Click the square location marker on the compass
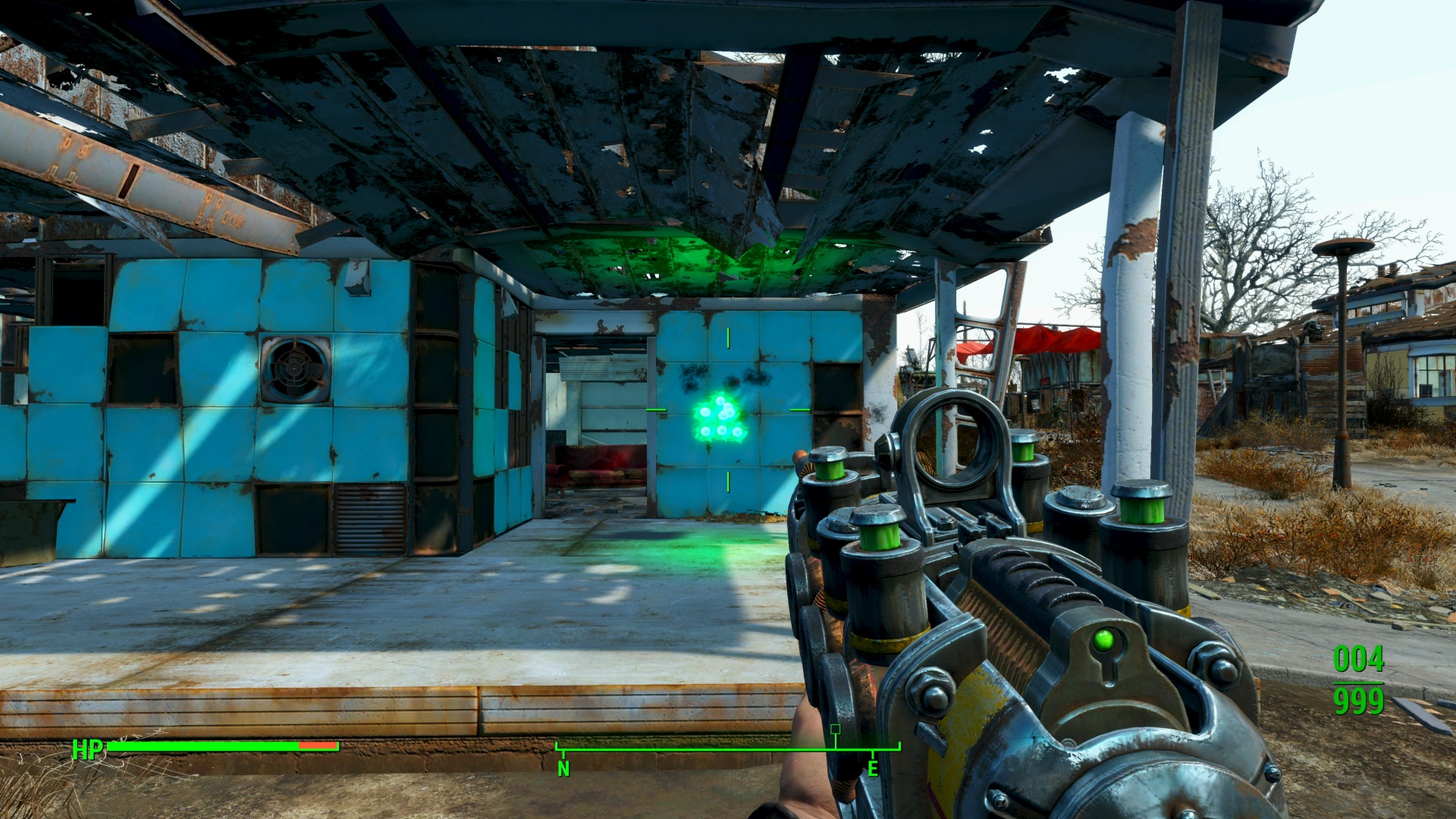This screenshot has height=819, width=1456. click(x=835, y=730)
